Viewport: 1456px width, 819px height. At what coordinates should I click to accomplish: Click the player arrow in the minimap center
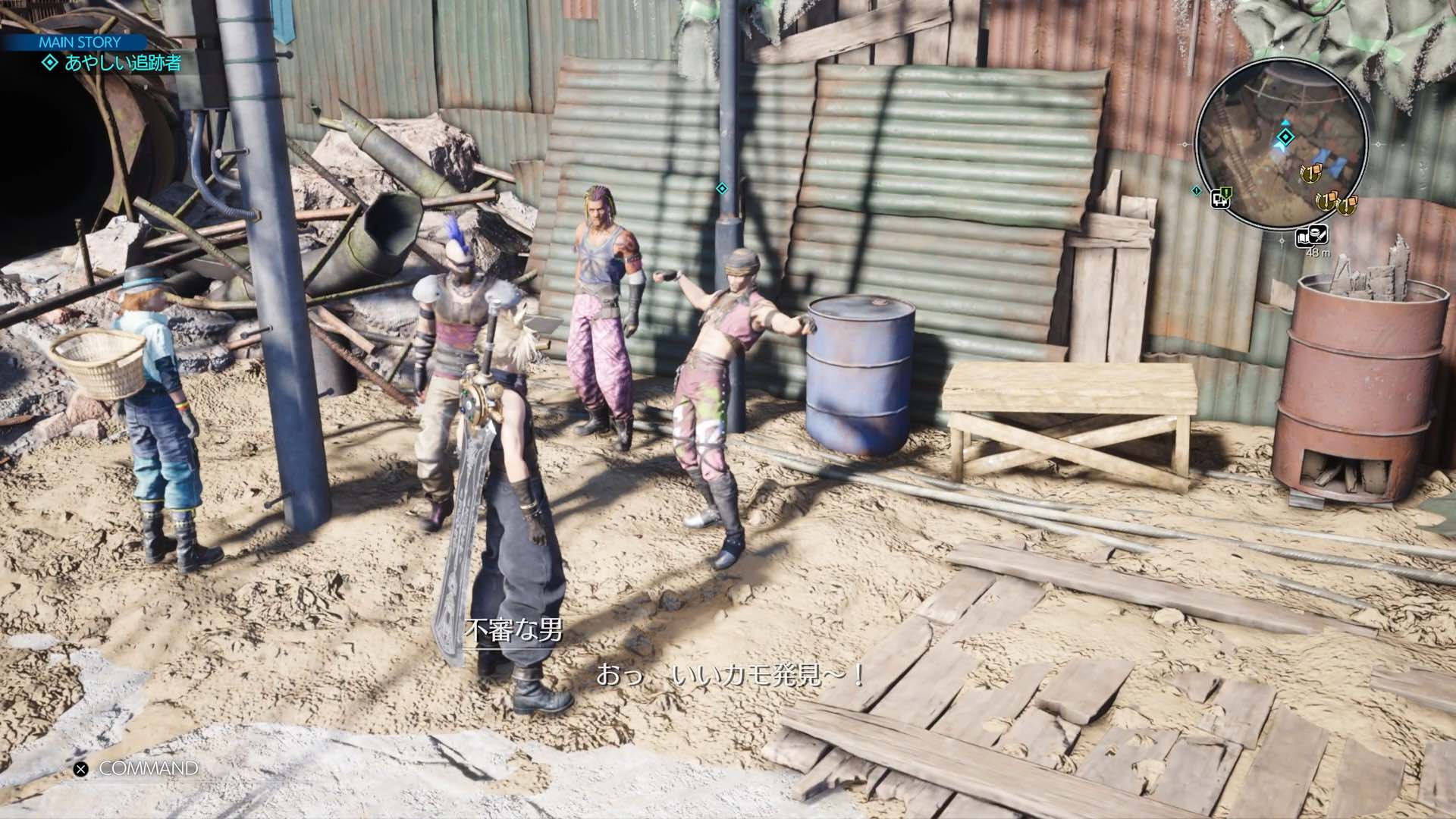1281,146
